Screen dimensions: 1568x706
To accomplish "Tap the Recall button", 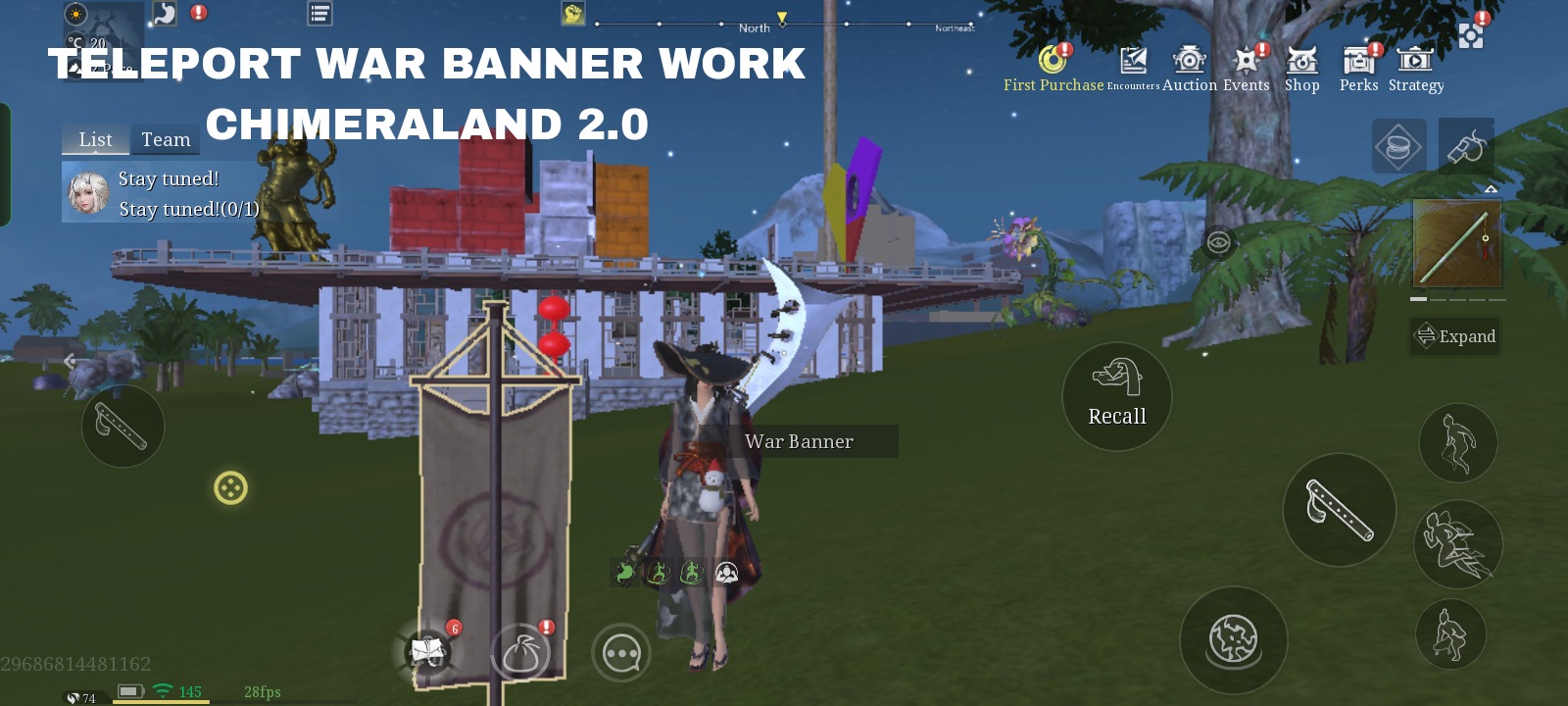I will point(1117,396).
